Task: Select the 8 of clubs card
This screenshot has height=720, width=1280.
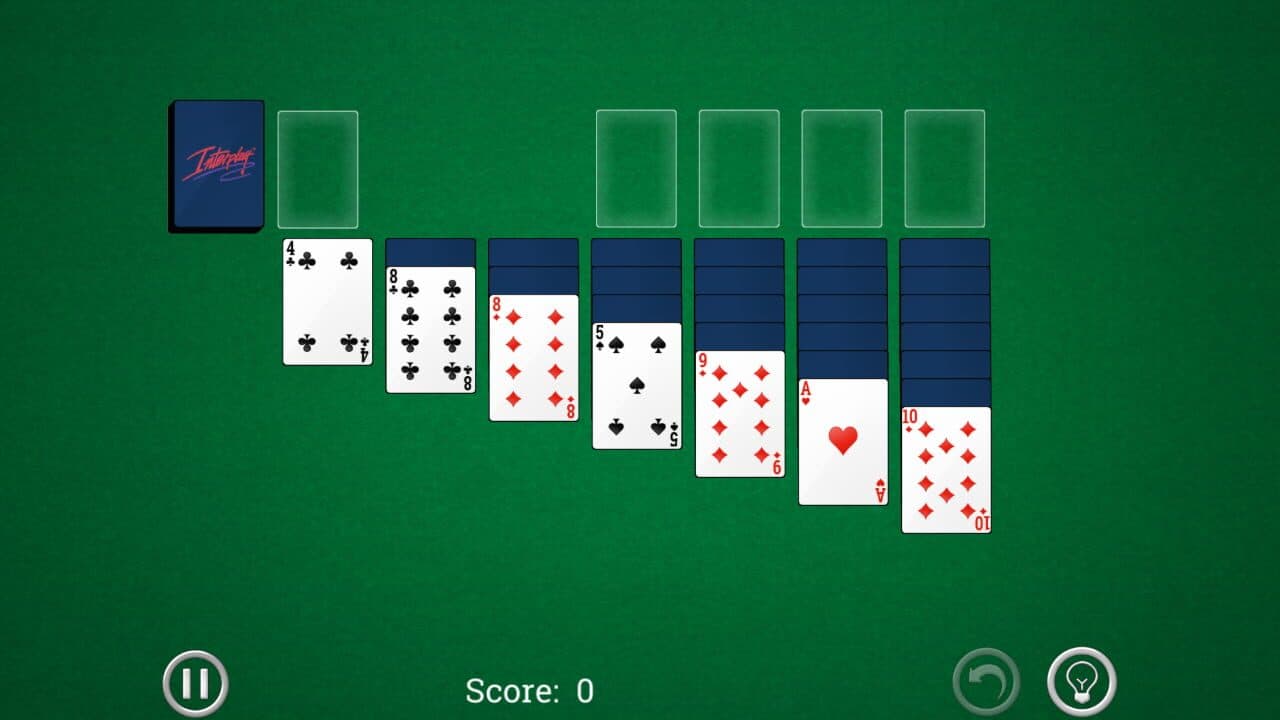Action: (430, 330)
